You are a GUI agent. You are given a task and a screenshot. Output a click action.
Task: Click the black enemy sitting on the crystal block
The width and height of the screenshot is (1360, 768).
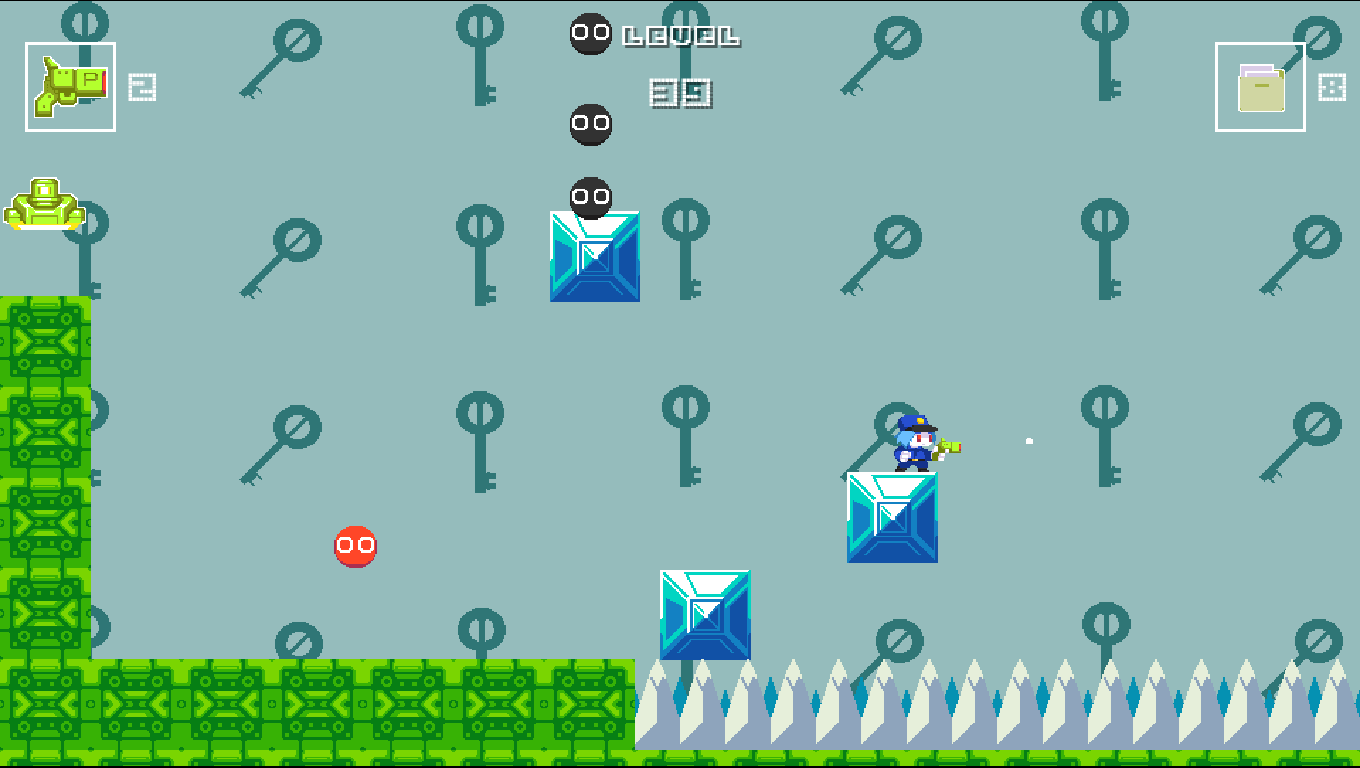click(x=589, y=197)
